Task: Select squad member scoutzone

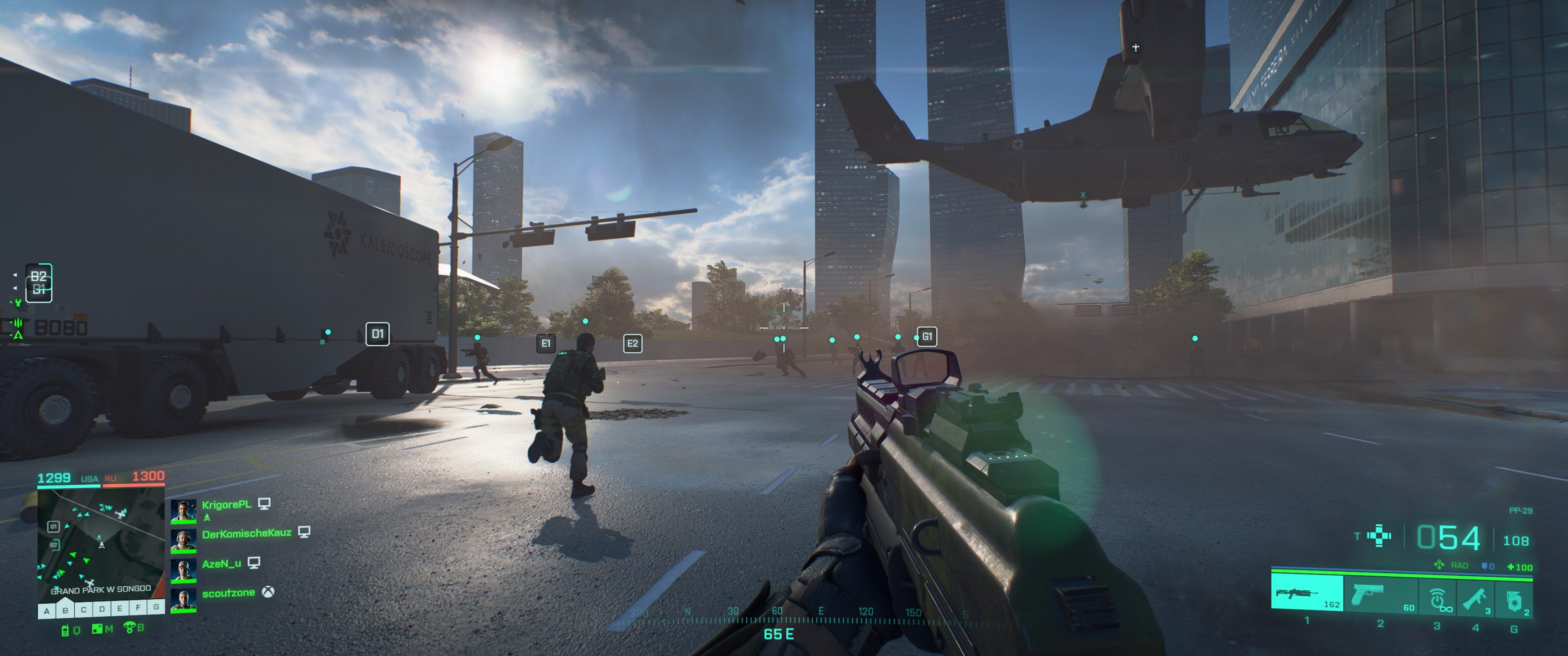Action: (x=228, y=593)
